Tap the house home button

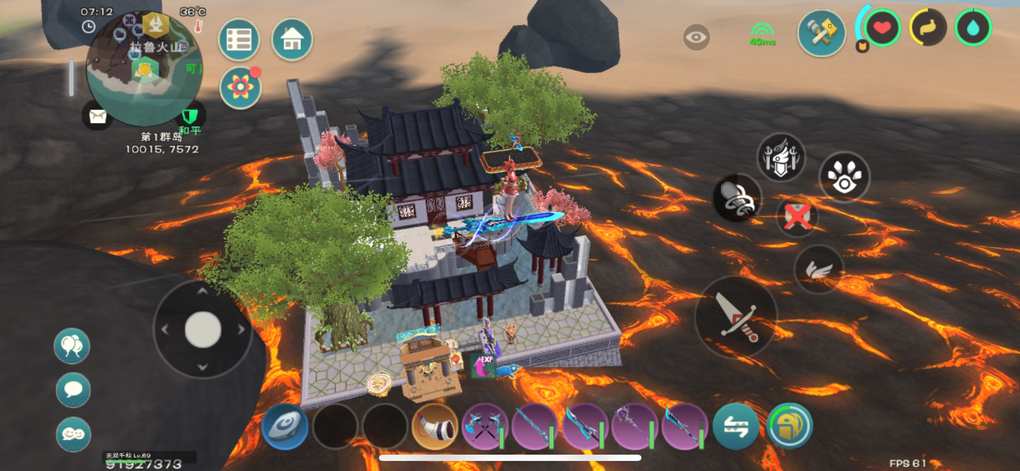point(292,40)
